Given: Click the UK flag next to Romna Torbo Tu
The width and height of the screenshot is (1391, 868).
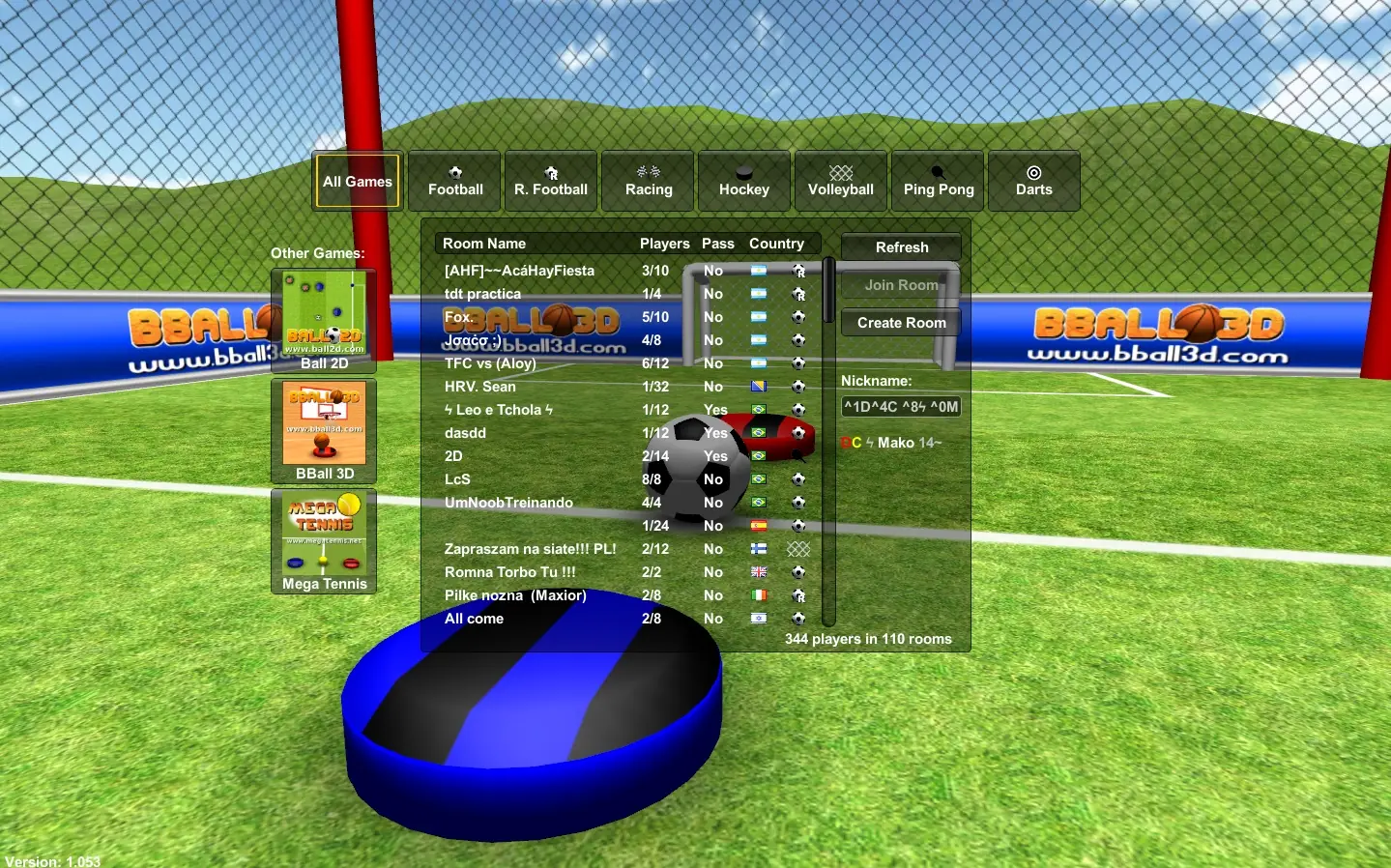Looking at the screenshot, I should coord(759,572).
